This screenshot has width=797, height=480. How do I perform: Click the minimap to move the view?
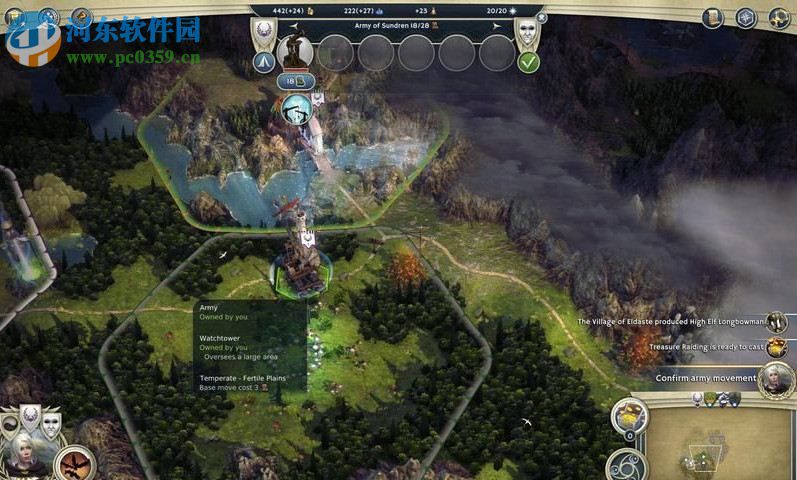[718, 440]
